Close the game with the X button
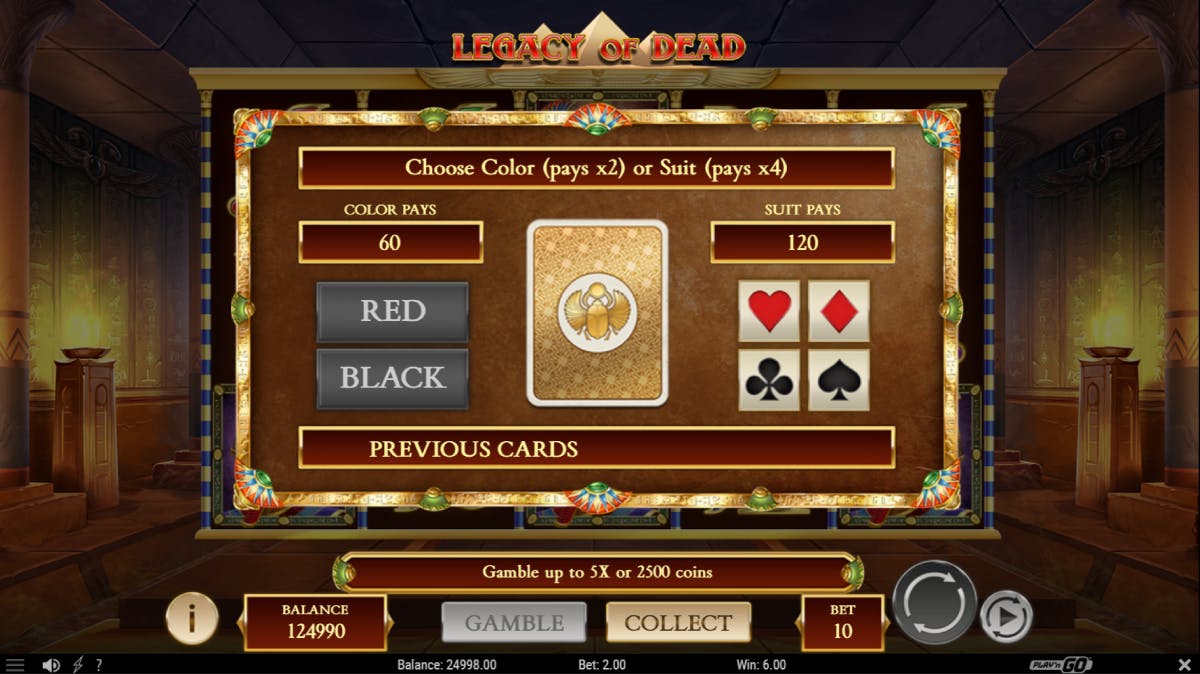 [1184, 665]
